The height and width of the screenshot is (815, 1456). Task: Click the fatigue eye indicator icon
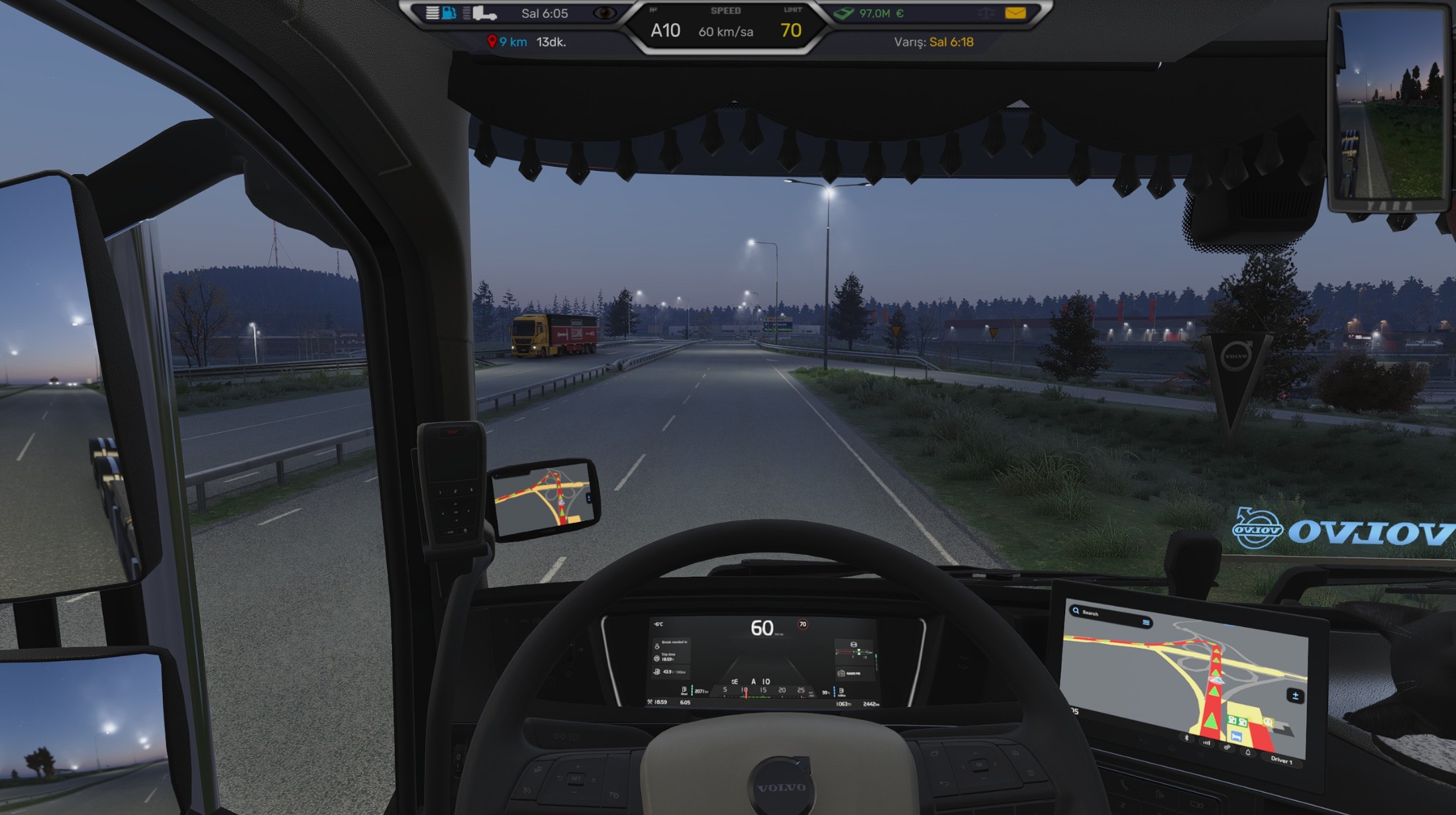pos(603,13)
